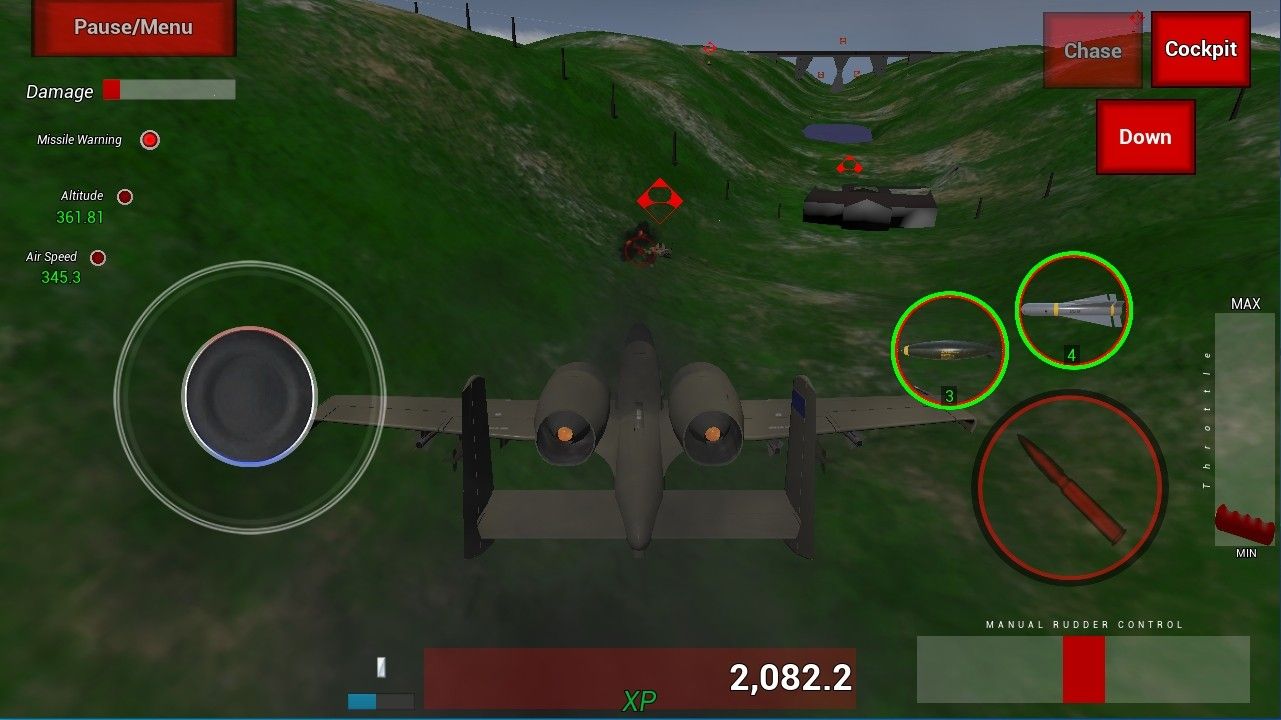The image size is (1281, 720).
Task: Open the Pause/Menu button
Action: tap(133, 28)
